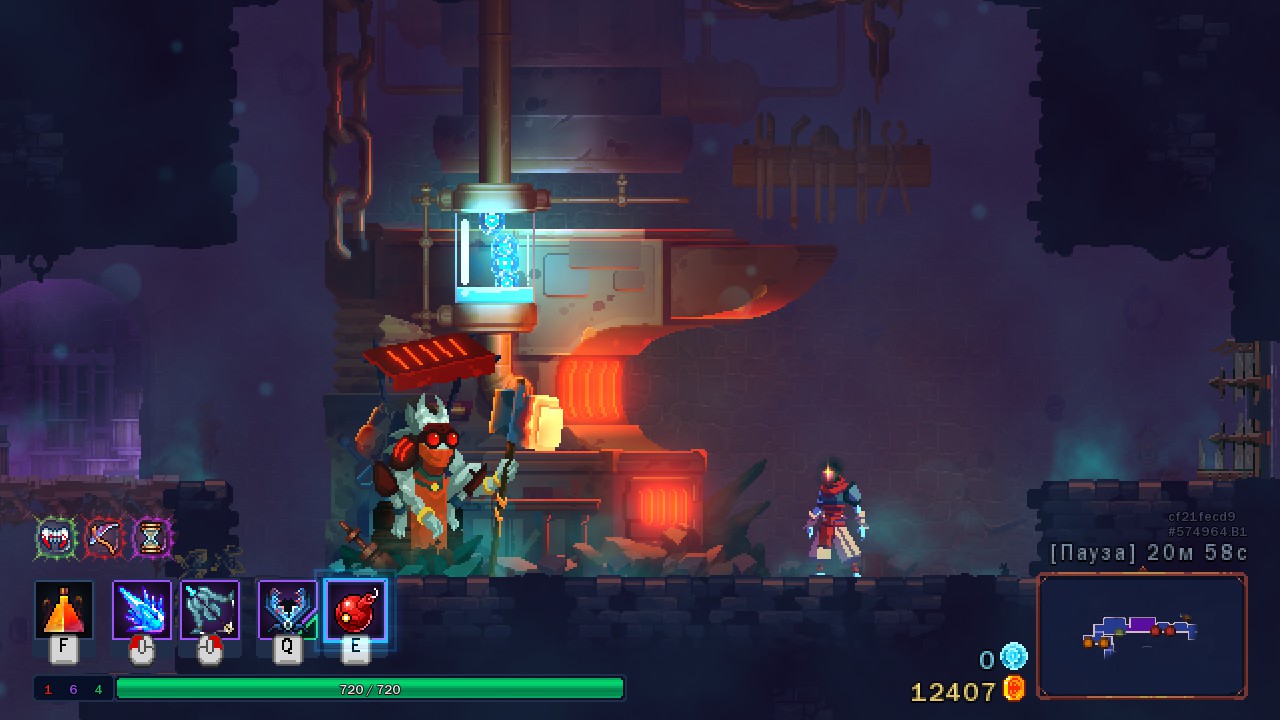
Task: Select the pale bow weapon slot
Action: tap(210, 610)
